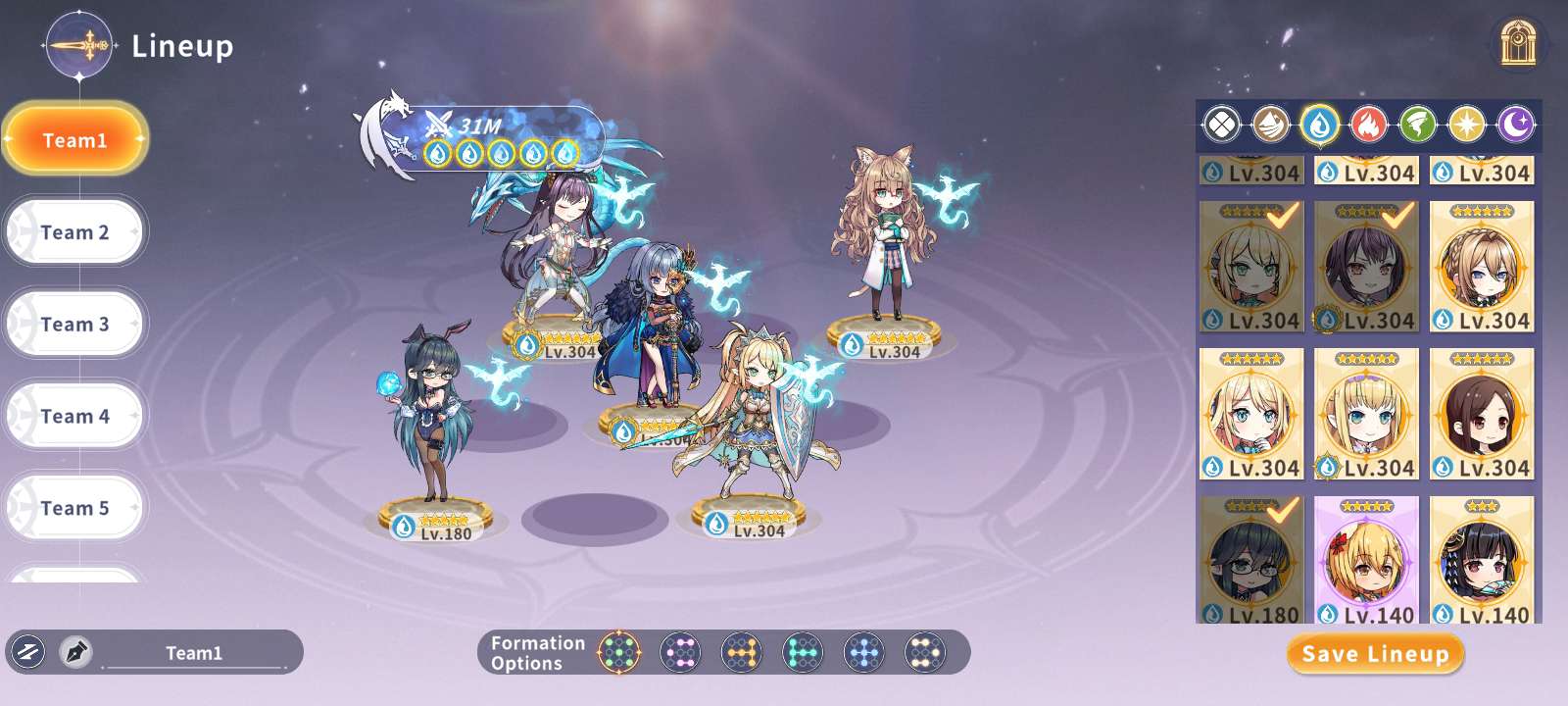
Task: Choose the last formation option
Action: (924, 652)
